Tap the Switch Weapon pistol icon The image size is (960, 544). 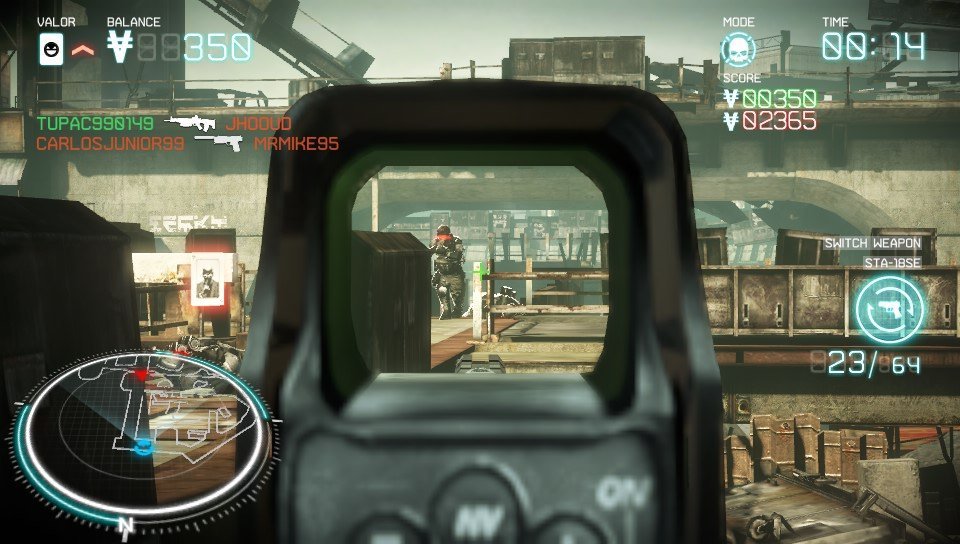[889, 307]
